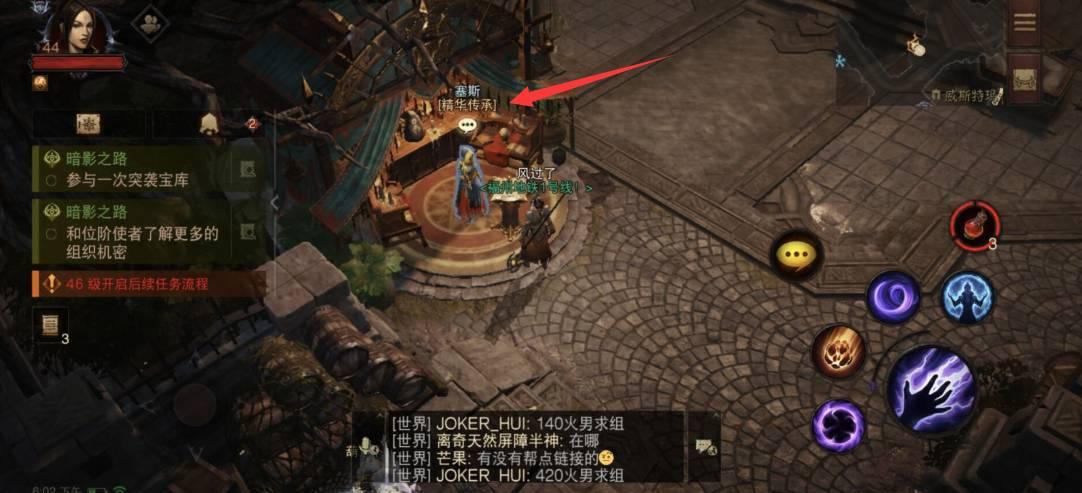Open the hamburger main menu
This screenshot has height=493, width=1082.
[1024, 23]
